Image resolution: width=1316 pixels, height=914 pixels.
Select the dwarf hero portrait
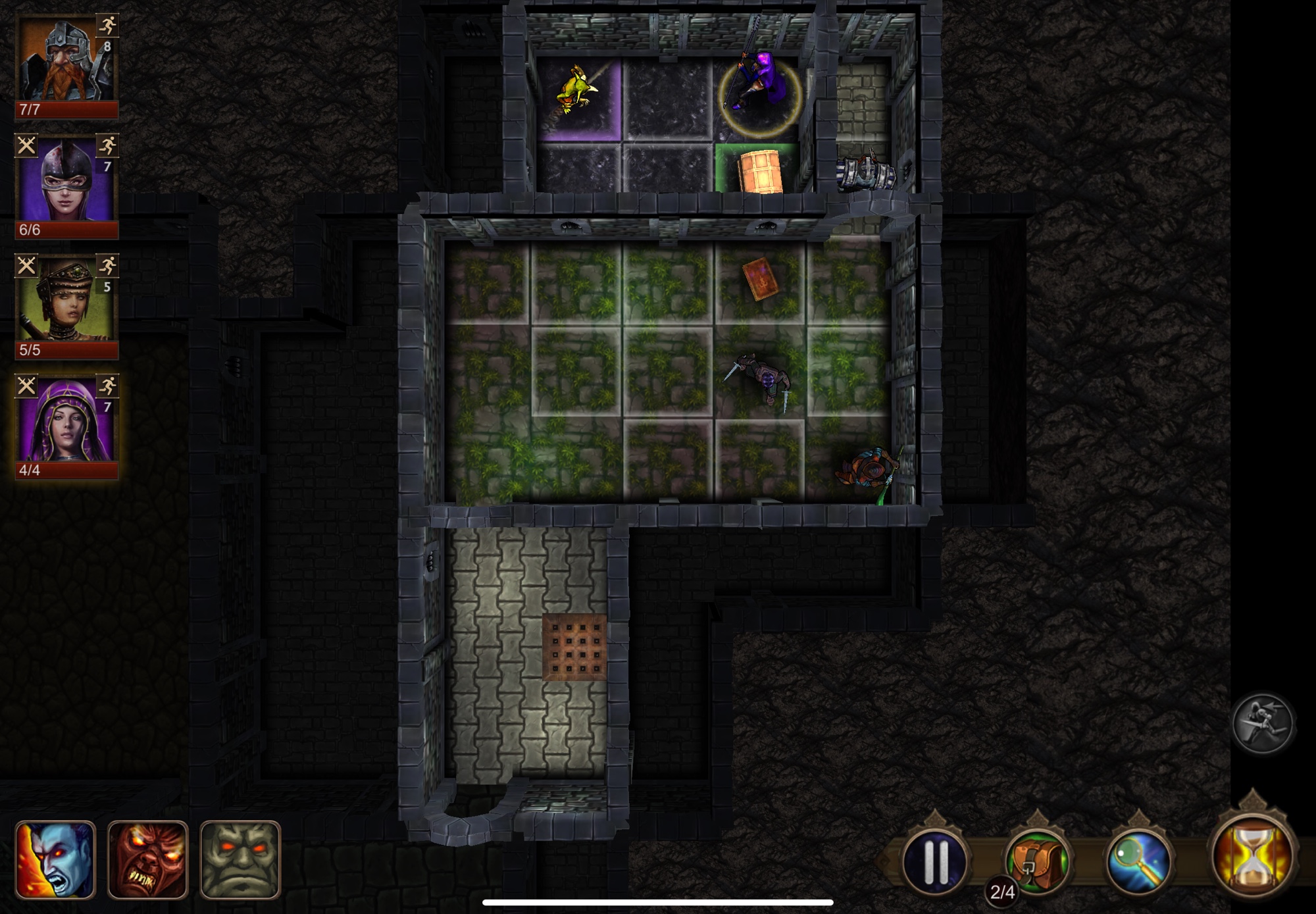[x=63, y=63]
